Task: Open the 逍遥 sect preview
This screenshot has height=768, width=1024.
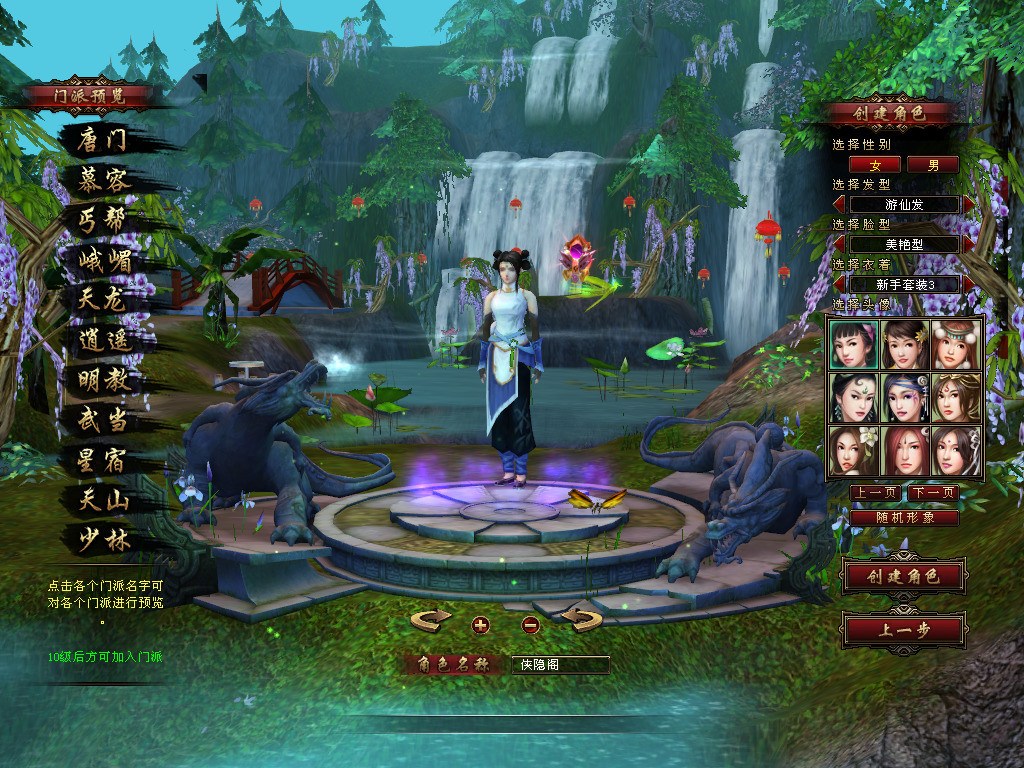Action: (105, 340)
